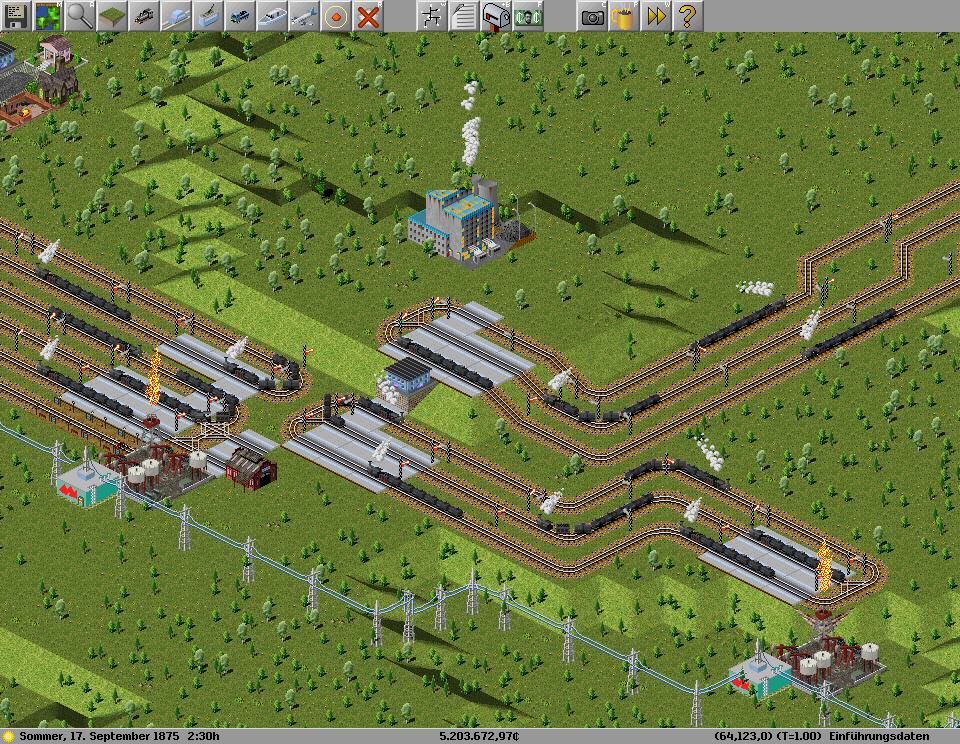Open the airplane construction tools
The height and width of the screenshot is (744, 960).
(x=304, y=16)
